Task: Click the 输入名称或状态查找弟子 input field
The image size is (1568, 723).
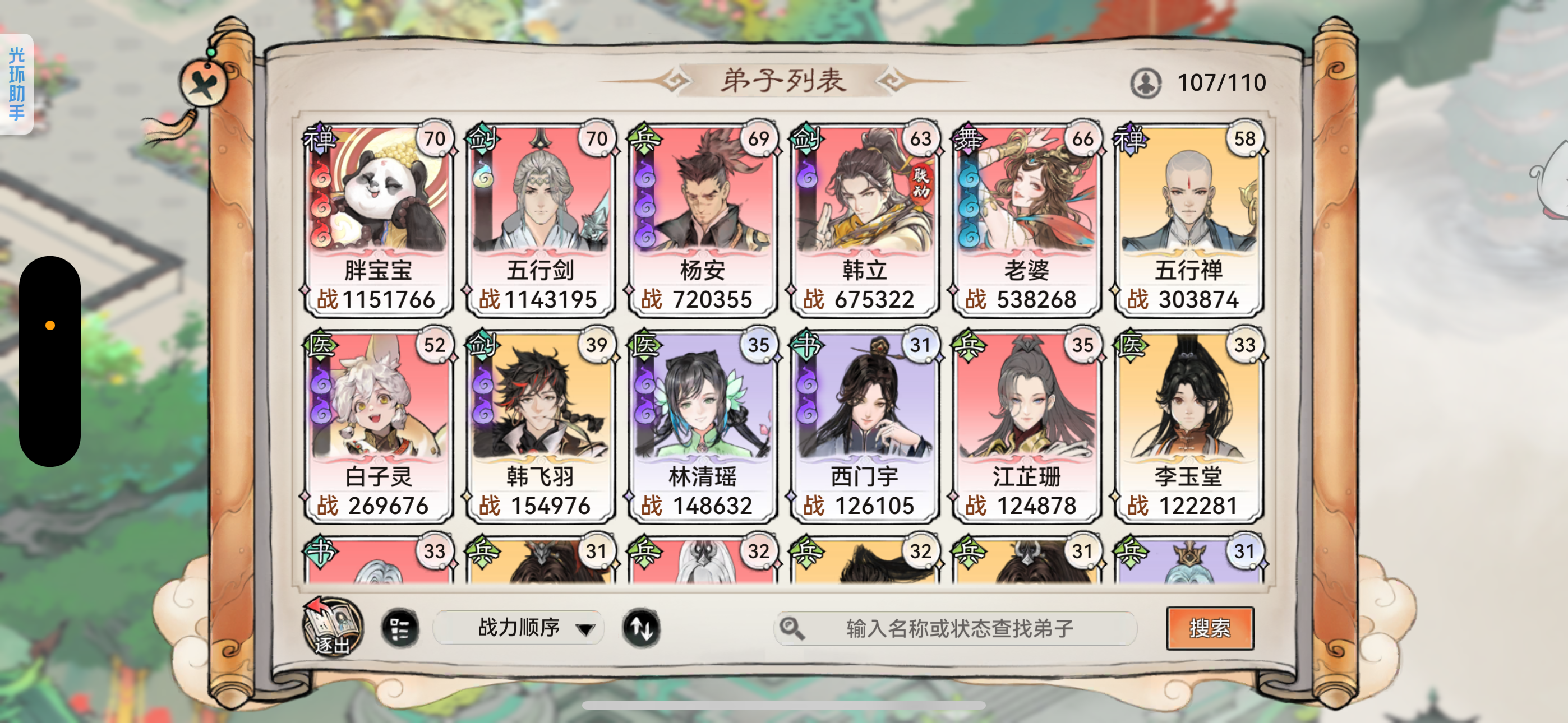Action: (x=956, y=628)
